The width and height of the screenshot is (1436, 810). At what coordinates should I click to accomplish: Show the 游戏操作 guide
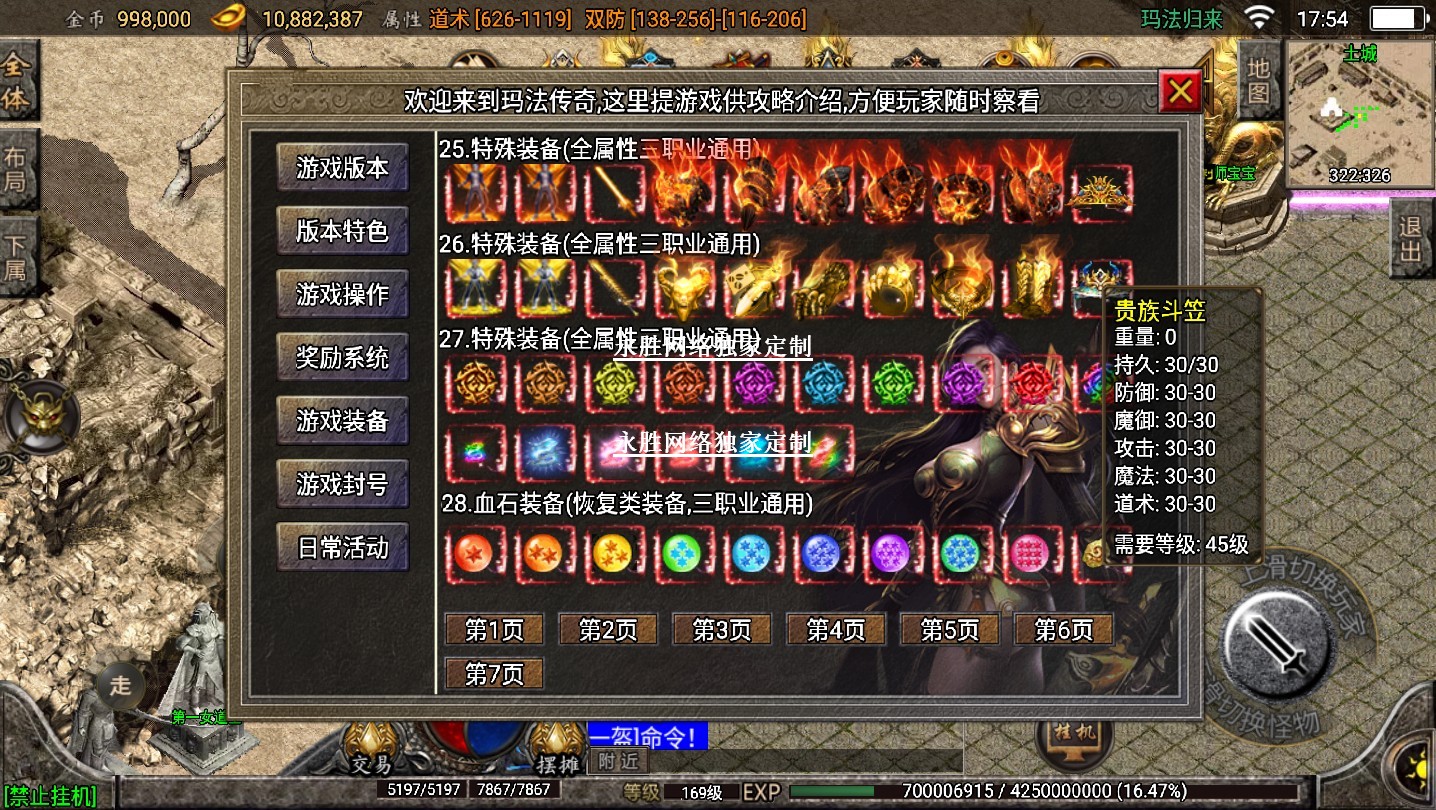pyautogui.click(x=342, y=295)
